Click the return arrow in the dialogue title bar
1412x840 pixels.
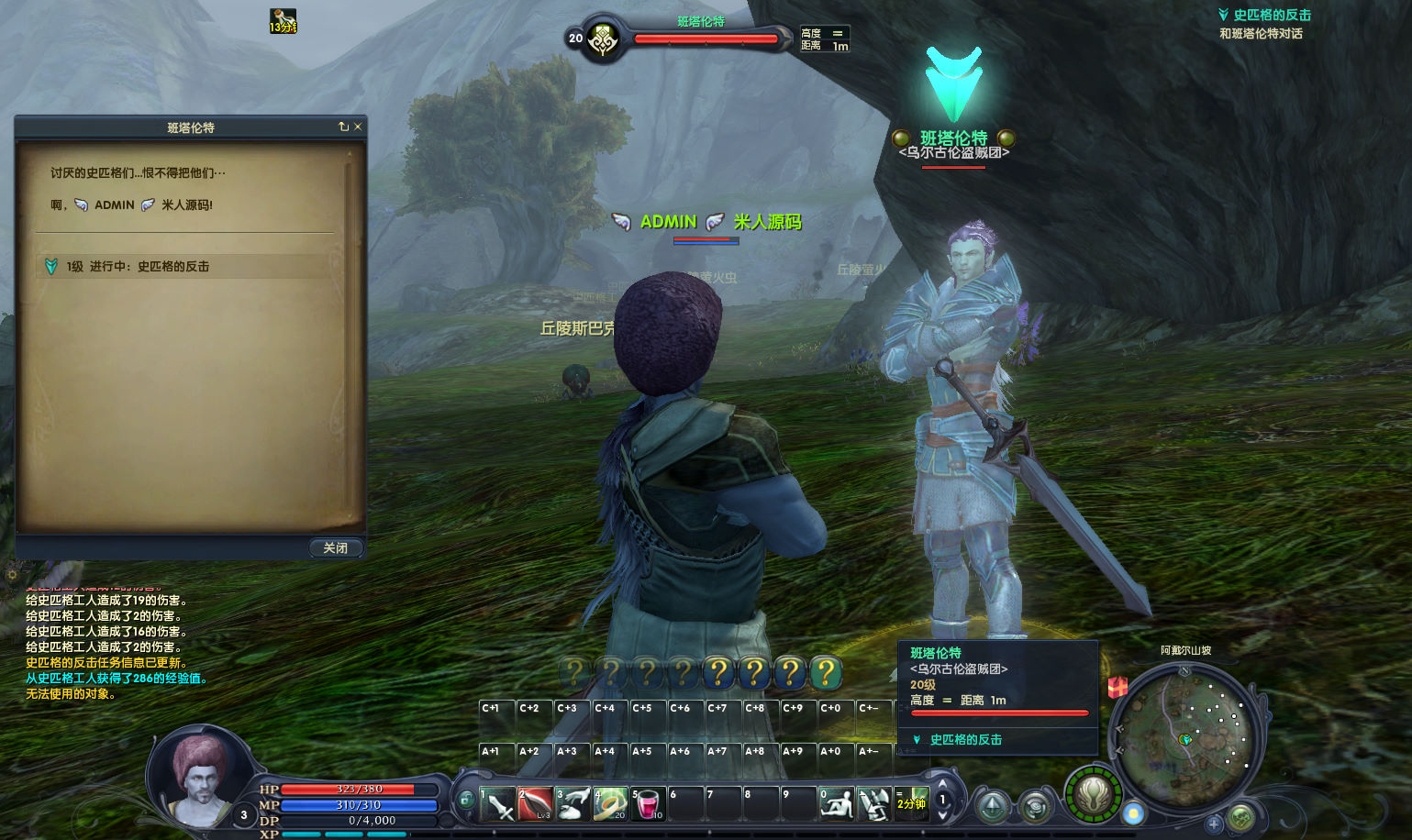click(x=343, y=127)
